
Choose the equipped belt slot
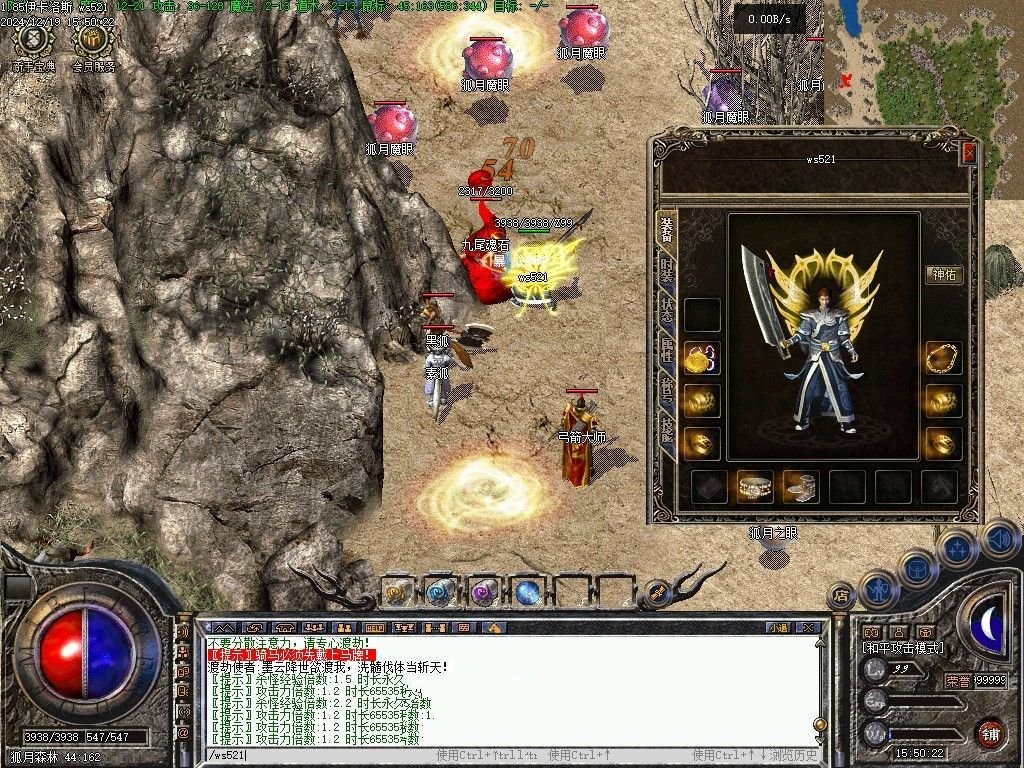coord(755,487)
